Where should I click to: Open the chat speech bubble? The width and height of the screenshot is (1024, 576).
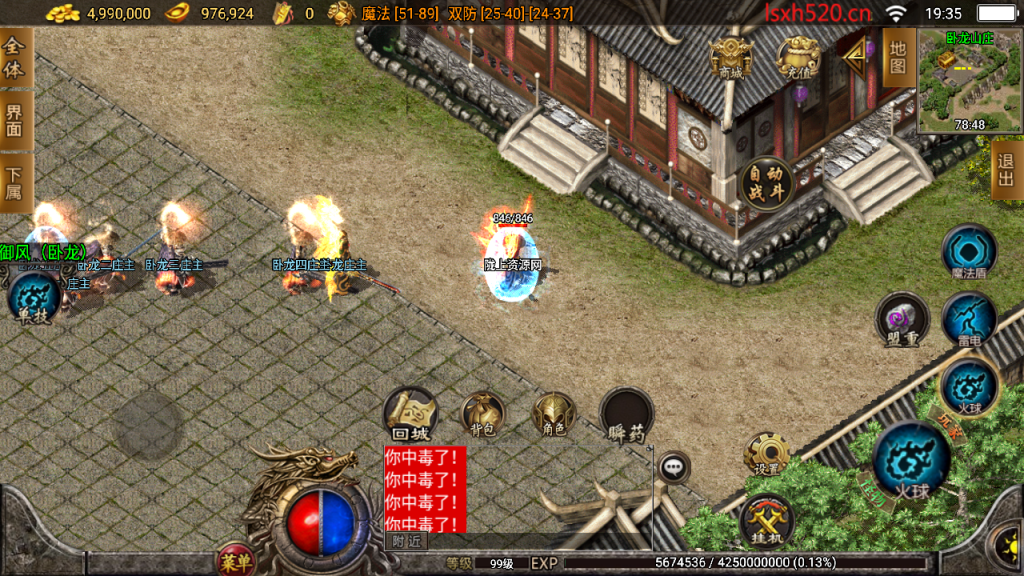[674, 466]
